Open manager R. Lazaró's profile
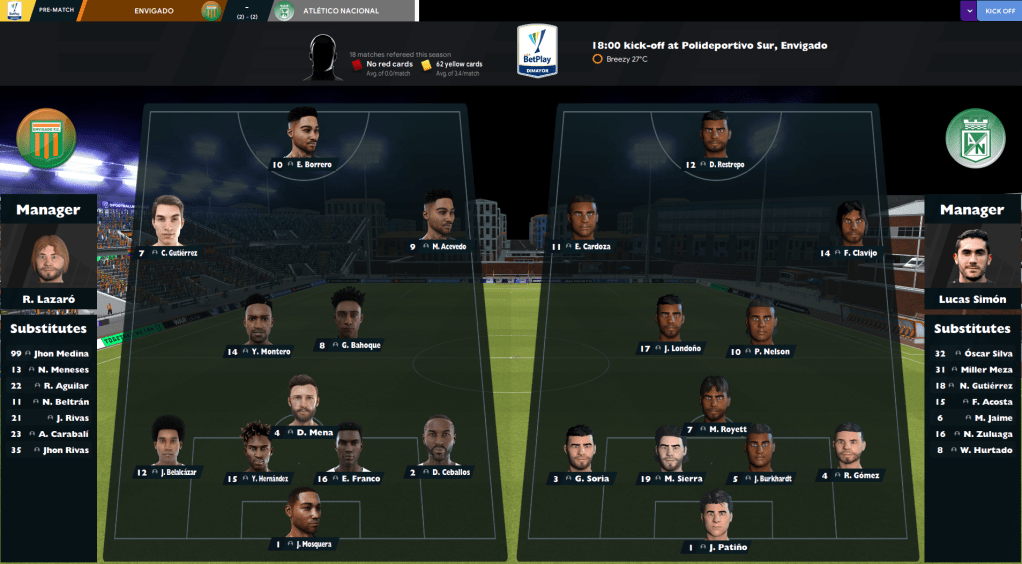1022x564 pixels. click(x=49, y=262)
